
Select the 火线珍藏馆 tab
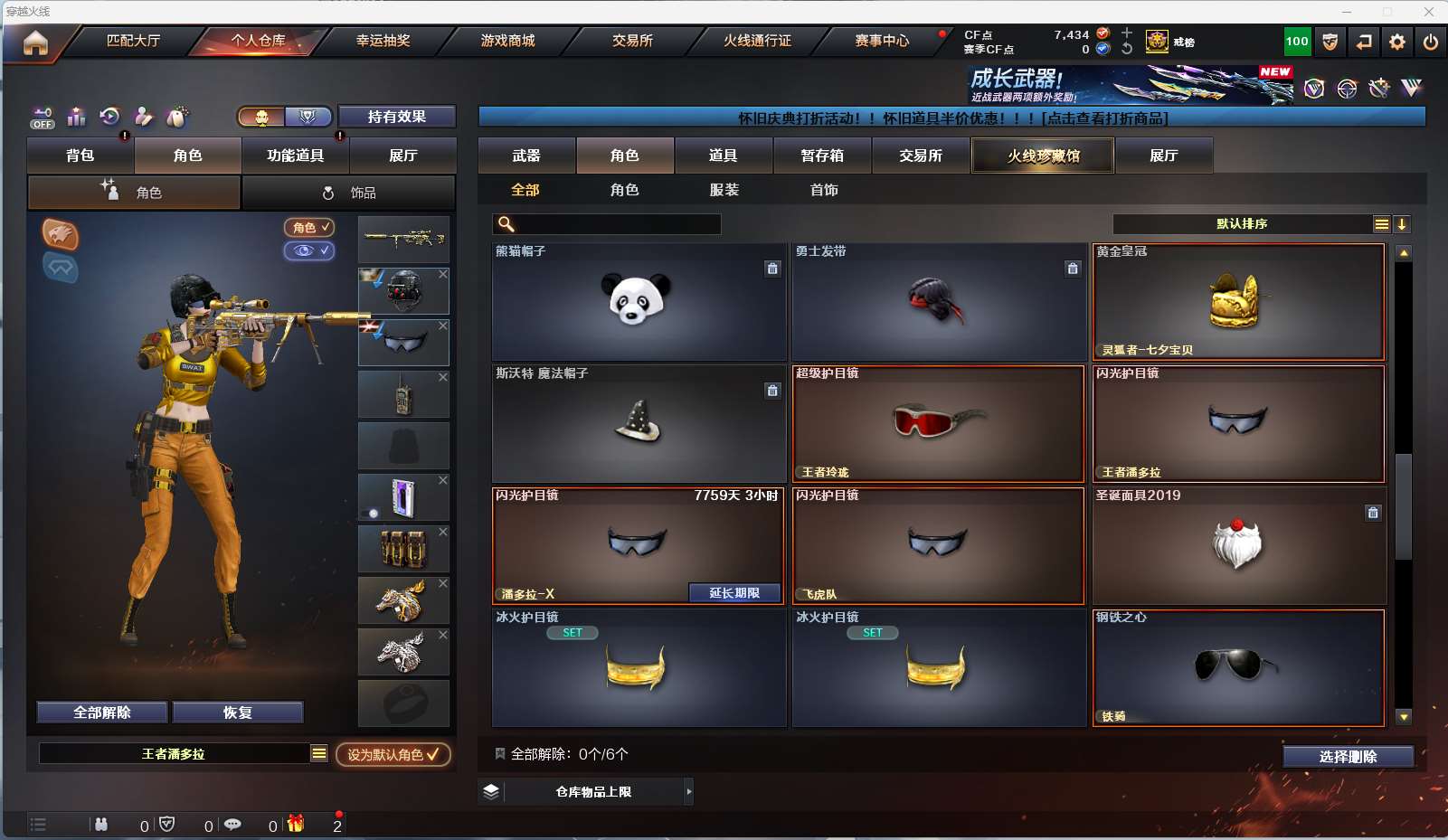[1044, 156]
